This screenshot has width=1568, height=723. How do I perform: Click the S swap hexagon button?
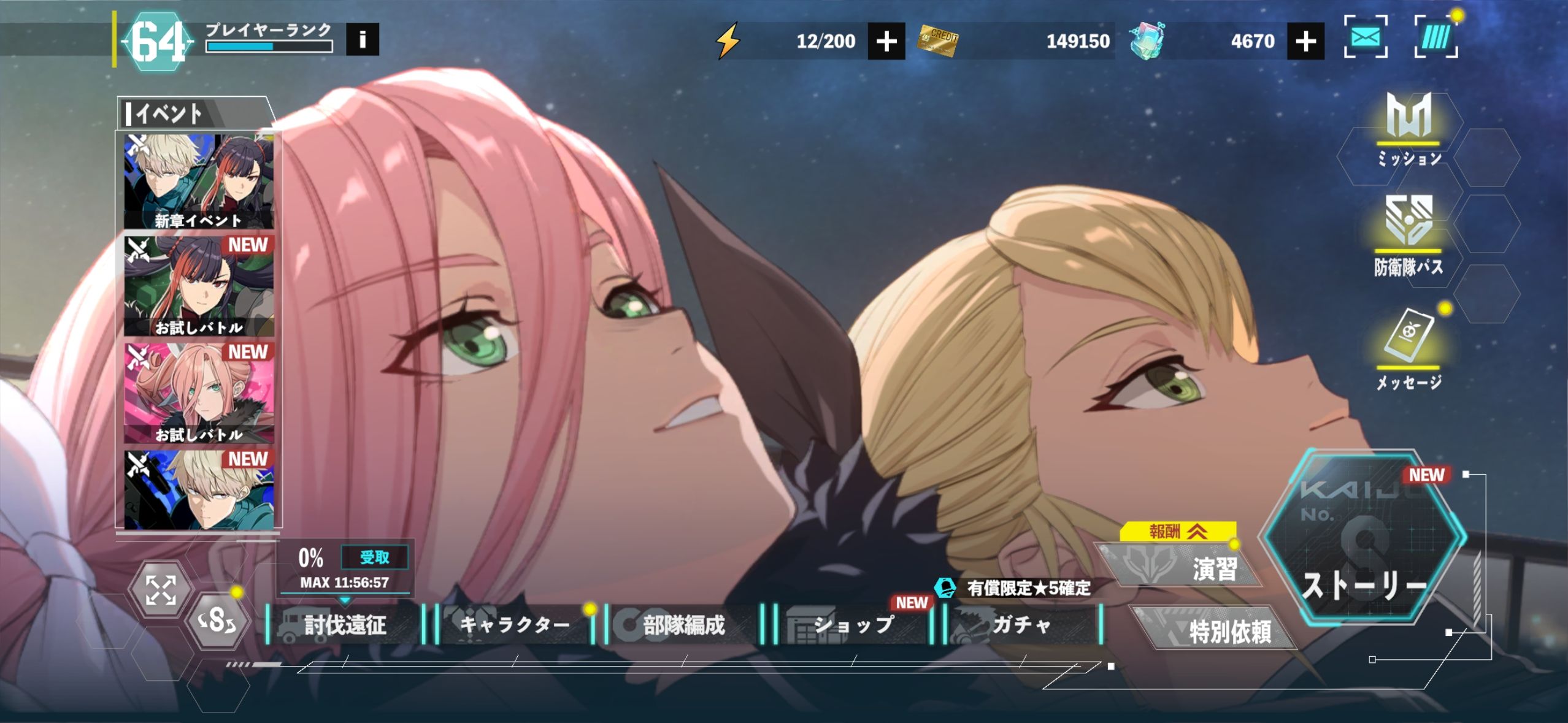217,621
